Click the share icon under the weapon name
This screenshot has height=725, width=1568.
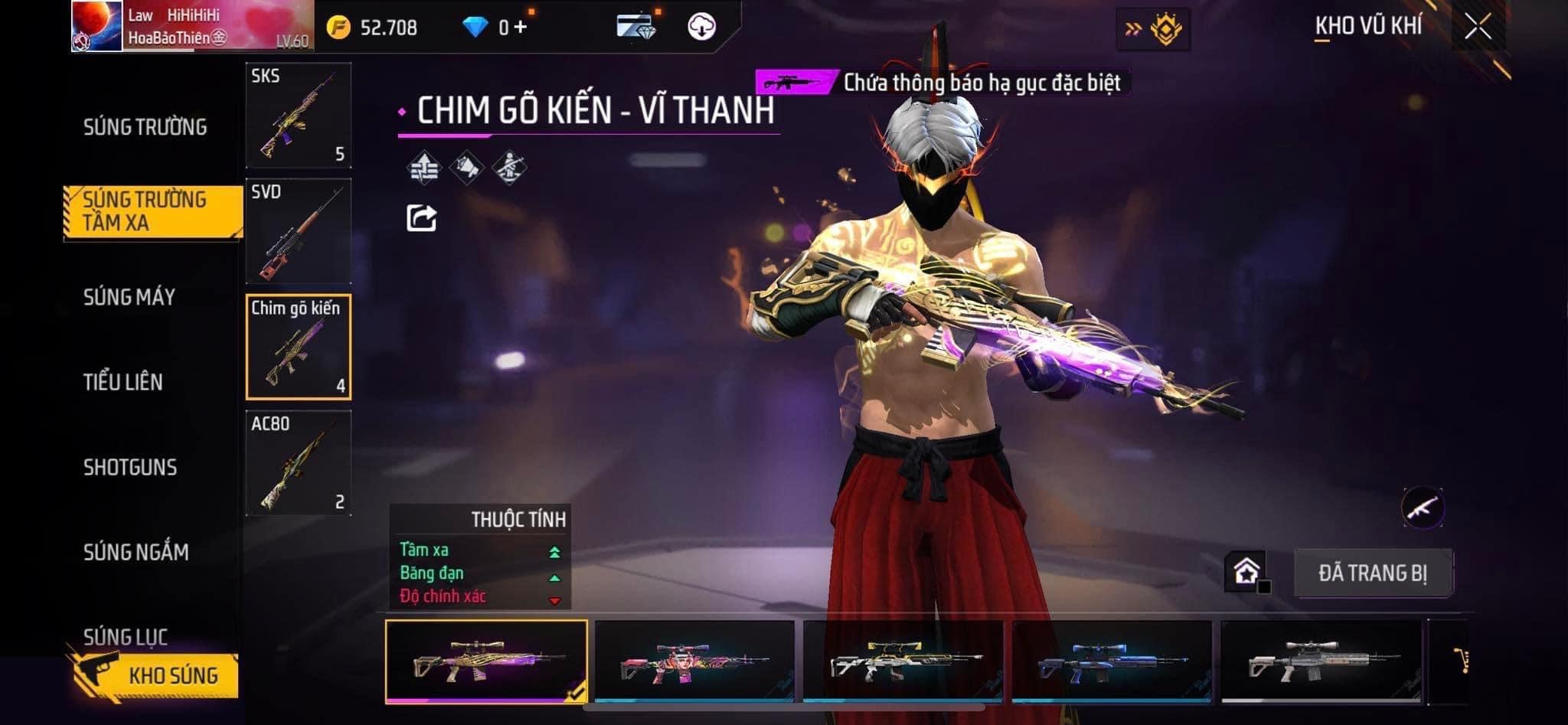(x=421, y=218)
